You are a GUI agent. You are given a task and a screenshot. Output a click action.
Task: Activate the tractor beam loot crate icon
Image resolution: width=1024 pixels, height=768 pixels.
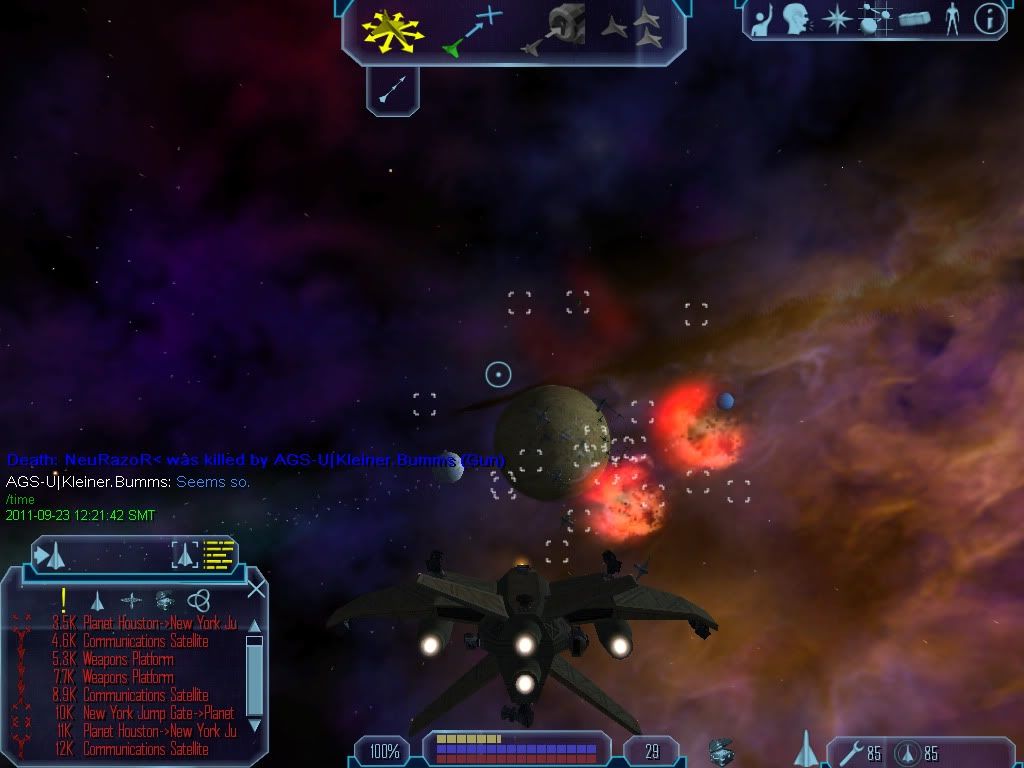(x=721, y=751)
